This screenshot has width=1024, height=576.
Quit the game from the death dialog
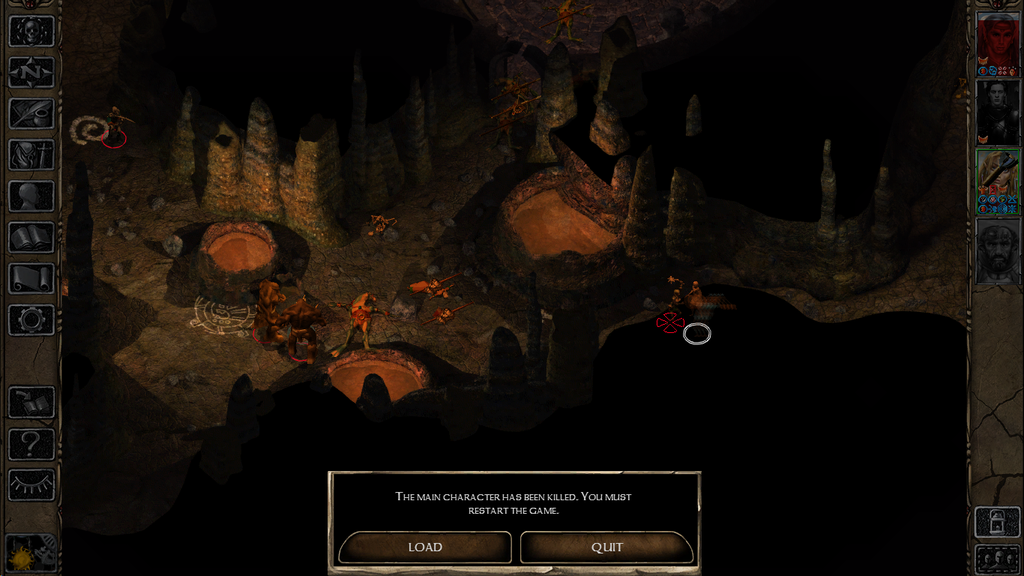point(606,547)
